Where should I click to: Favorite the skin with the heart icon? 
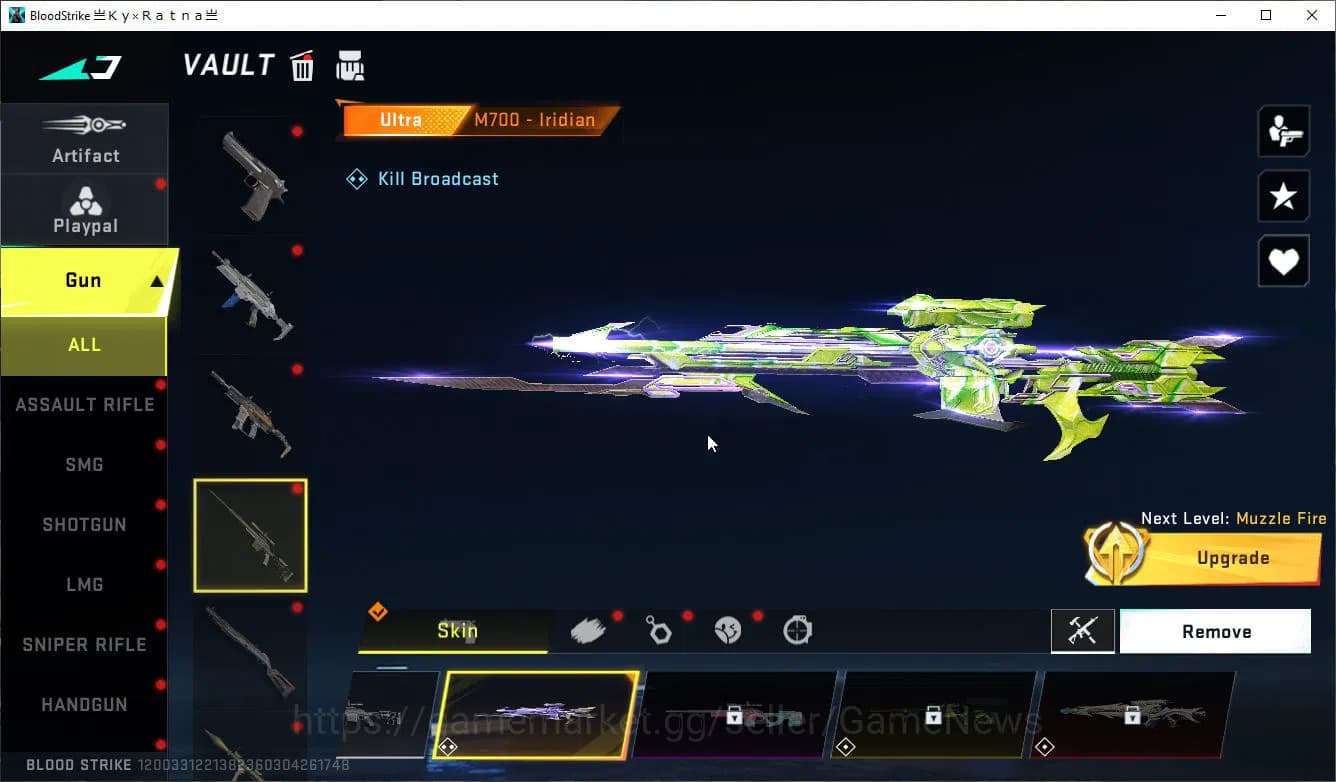tap(1283, 261)
